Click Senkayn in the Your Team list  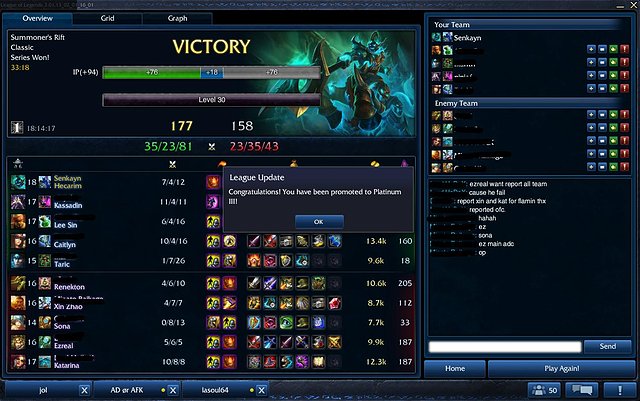click(469, 37)
